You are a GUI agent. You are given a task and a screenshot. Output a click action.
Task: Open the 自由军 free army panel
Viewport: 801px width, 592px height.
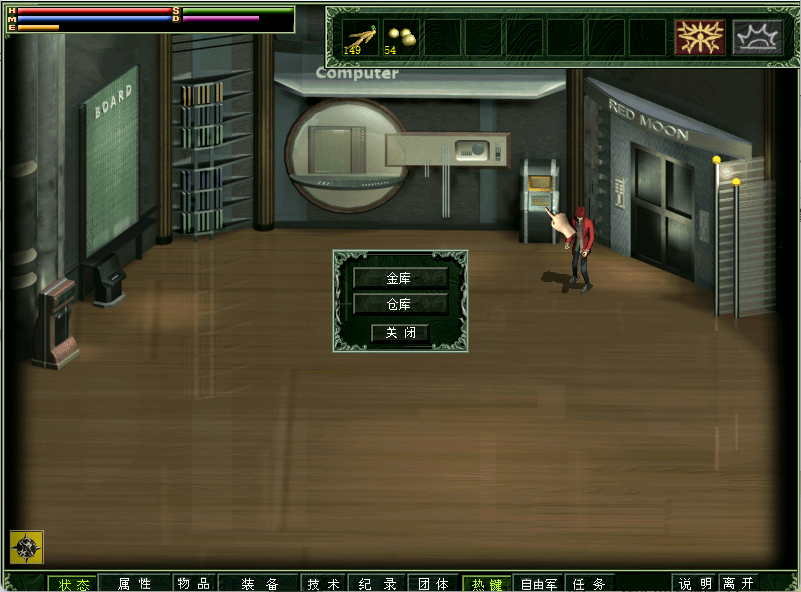point(539,584)
